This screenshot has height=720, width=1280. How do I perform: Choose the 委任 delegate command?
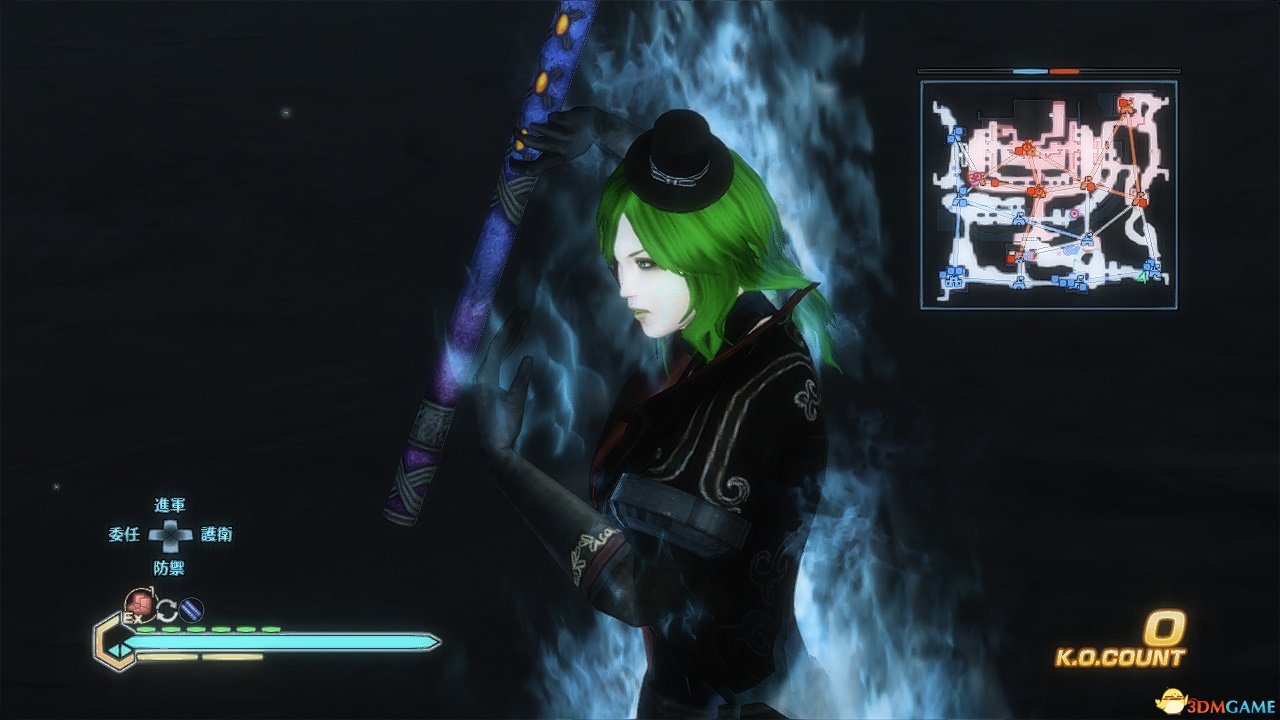pos(124,535)
